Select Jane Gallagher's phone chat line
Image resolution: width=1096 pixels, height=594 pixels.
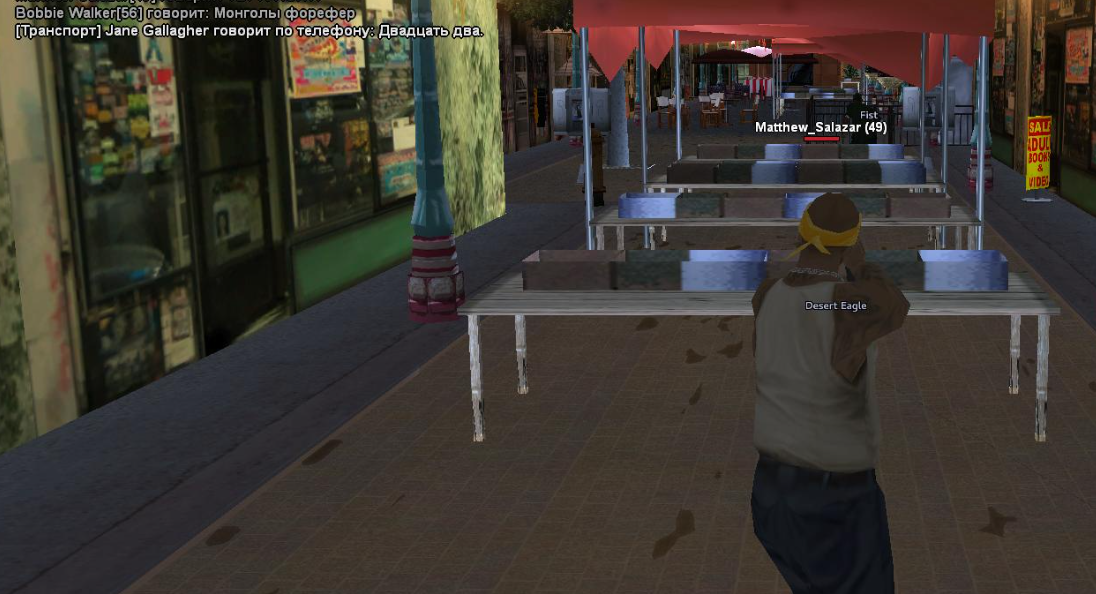pos(249,31)
